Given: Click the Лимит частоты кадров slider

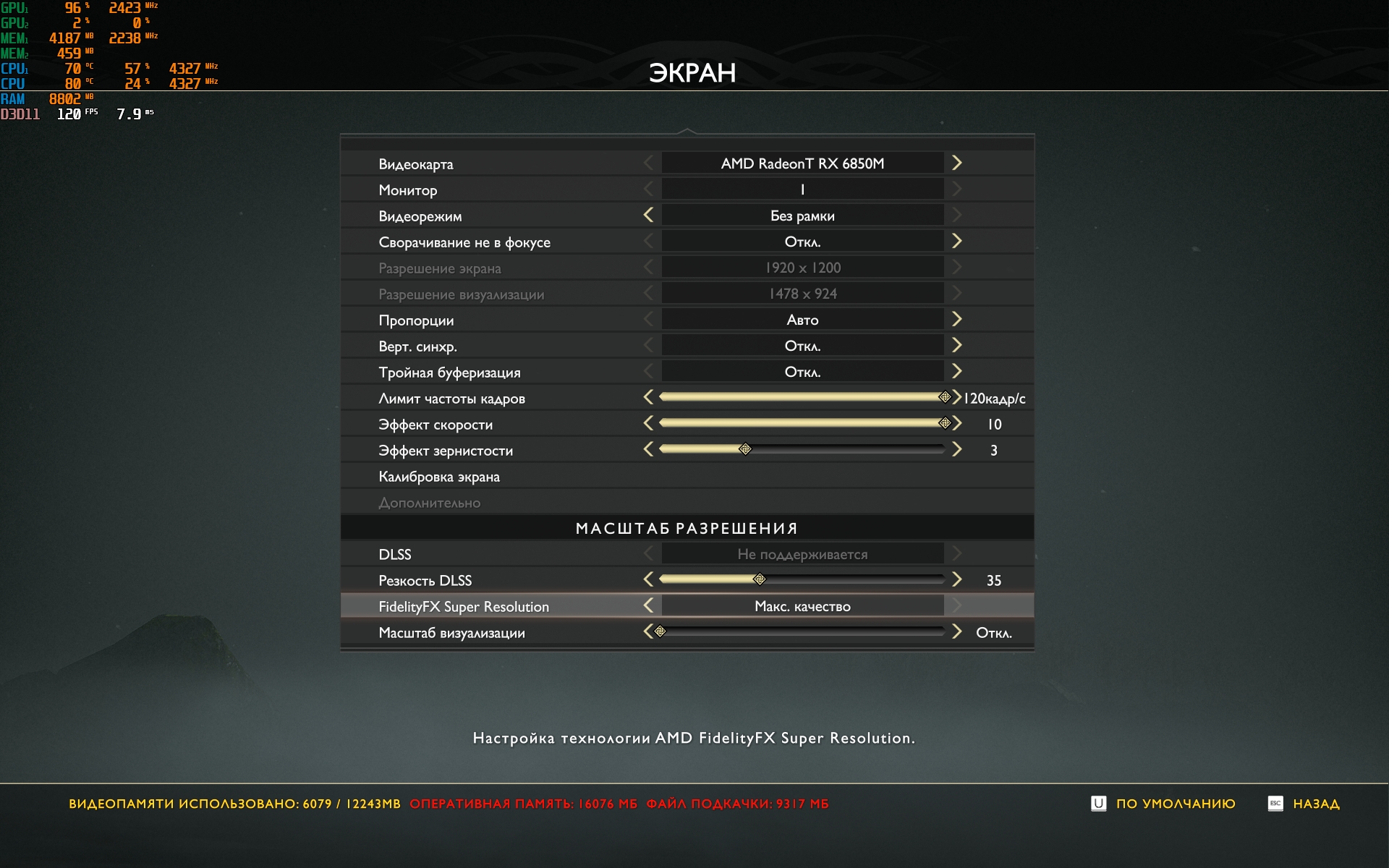Looking at the screenshot, I should pyautogui.click(x=802, y=397).
